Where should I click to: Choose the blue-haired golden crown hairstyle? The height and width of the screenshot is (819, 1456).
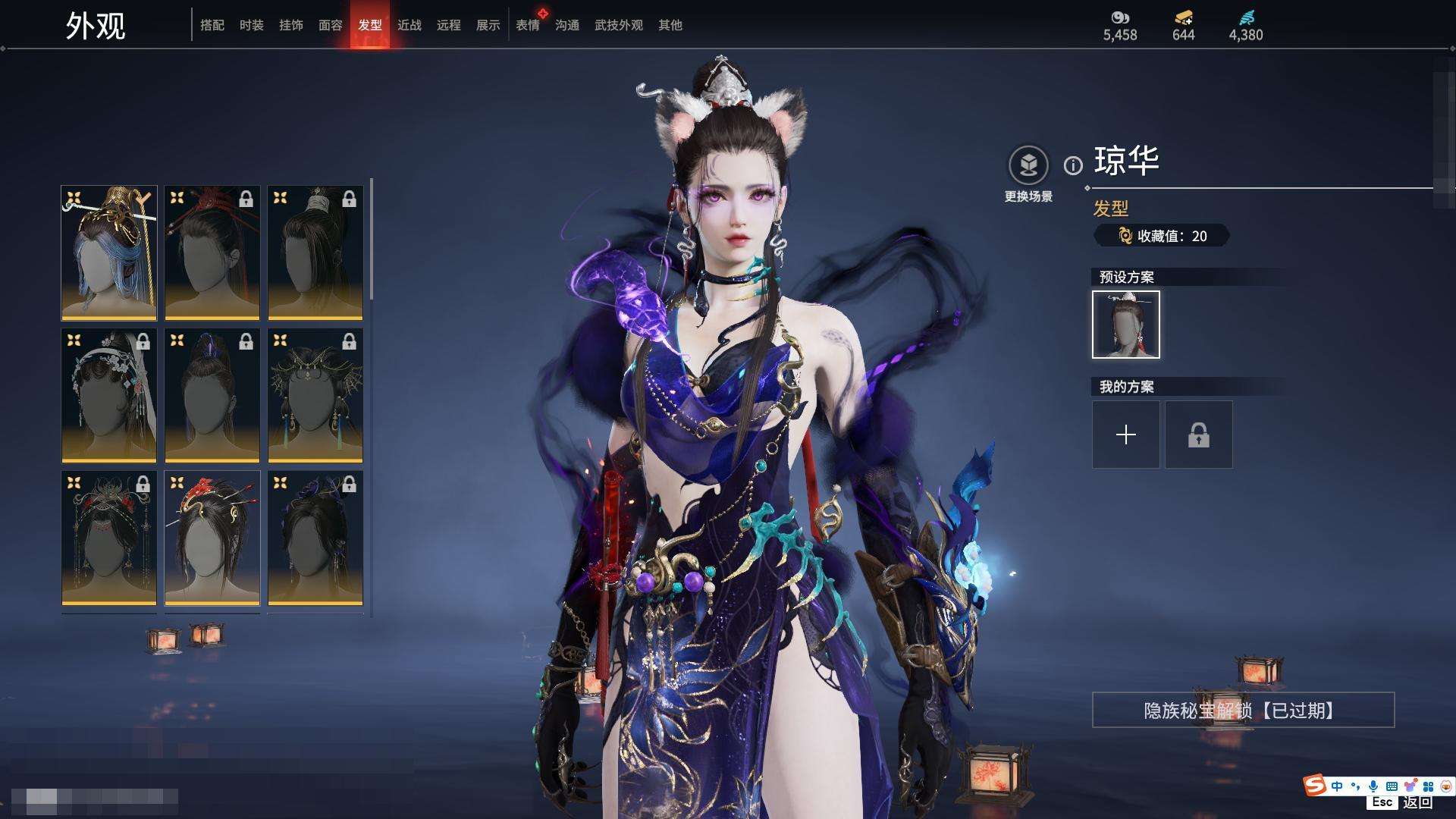pyautogui.click(x=109, y=253)
